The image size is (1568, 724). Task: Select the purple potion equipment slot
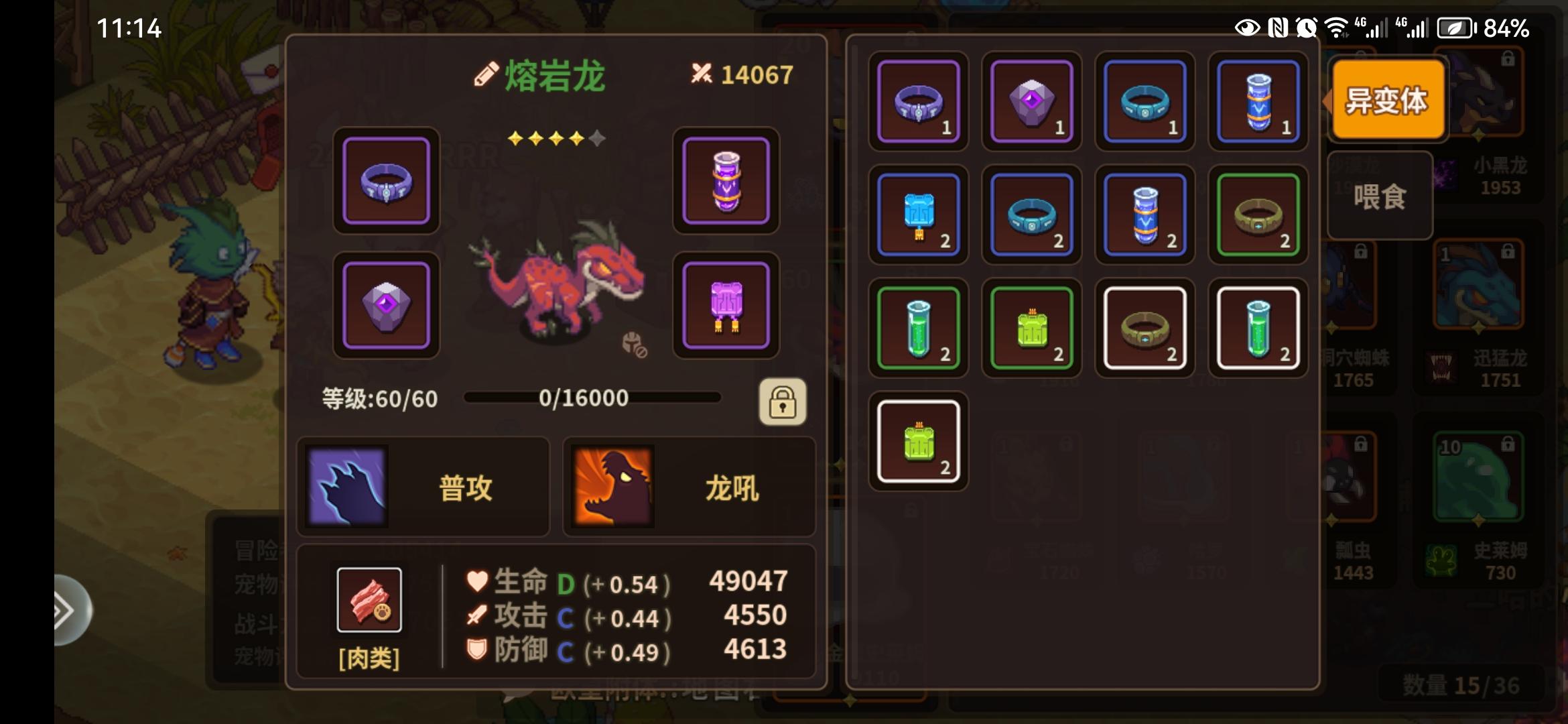(x=726, y=181)
